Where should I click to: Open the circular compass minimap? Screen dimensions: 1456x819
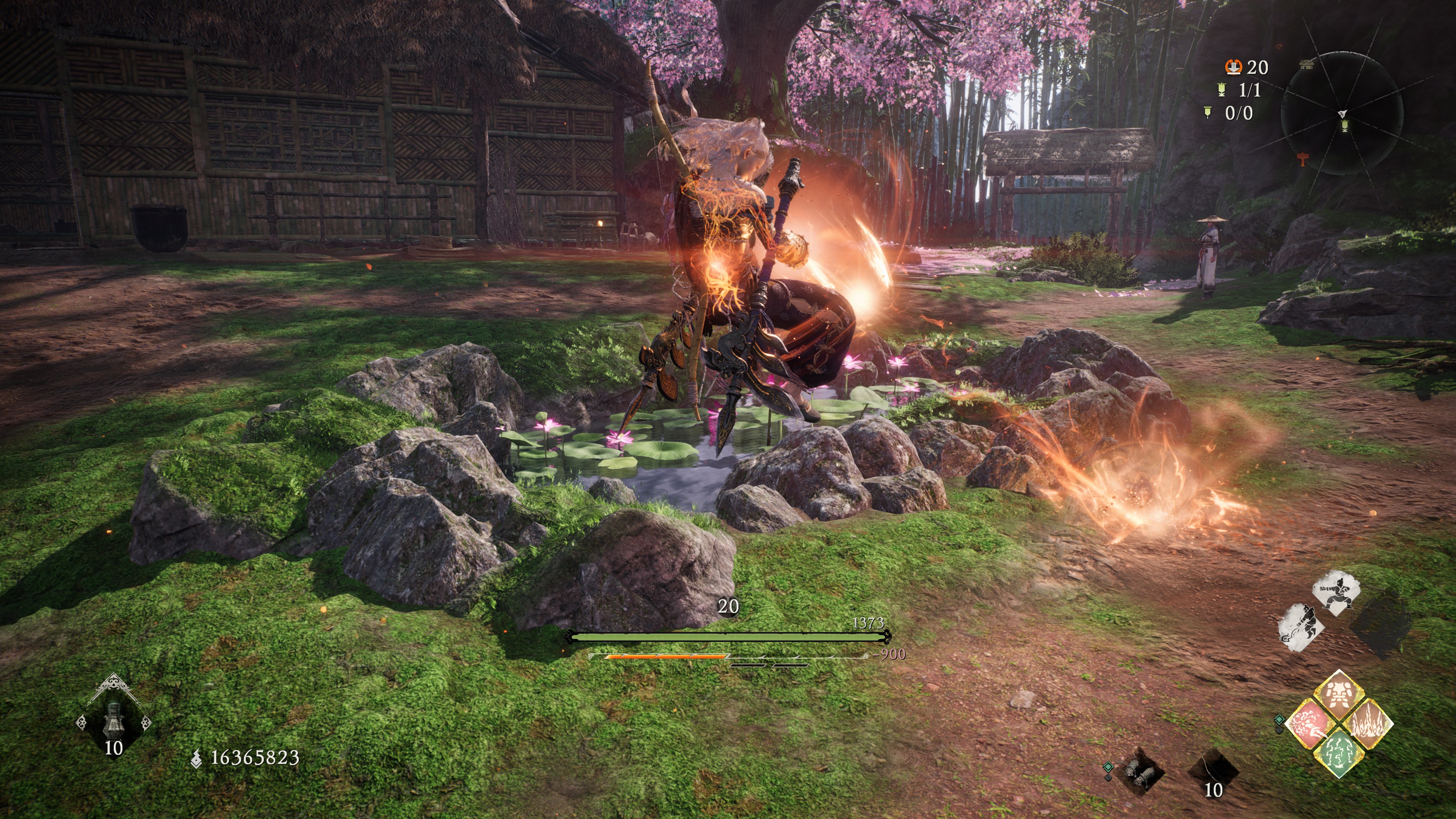click(x=1342, y=113)
